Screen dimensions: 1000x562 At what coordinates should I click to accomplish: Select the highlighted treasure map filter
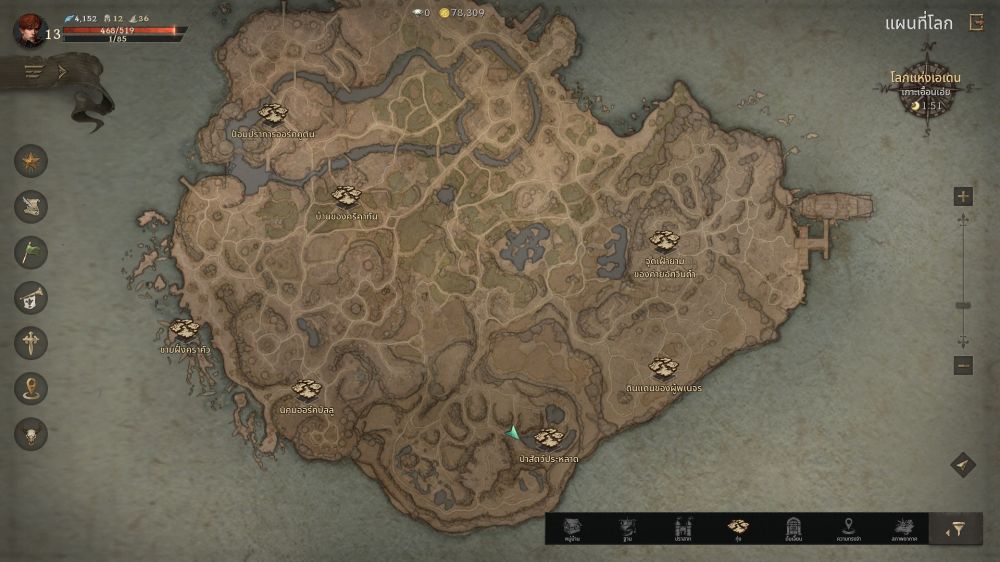click(x=738, y=529)
